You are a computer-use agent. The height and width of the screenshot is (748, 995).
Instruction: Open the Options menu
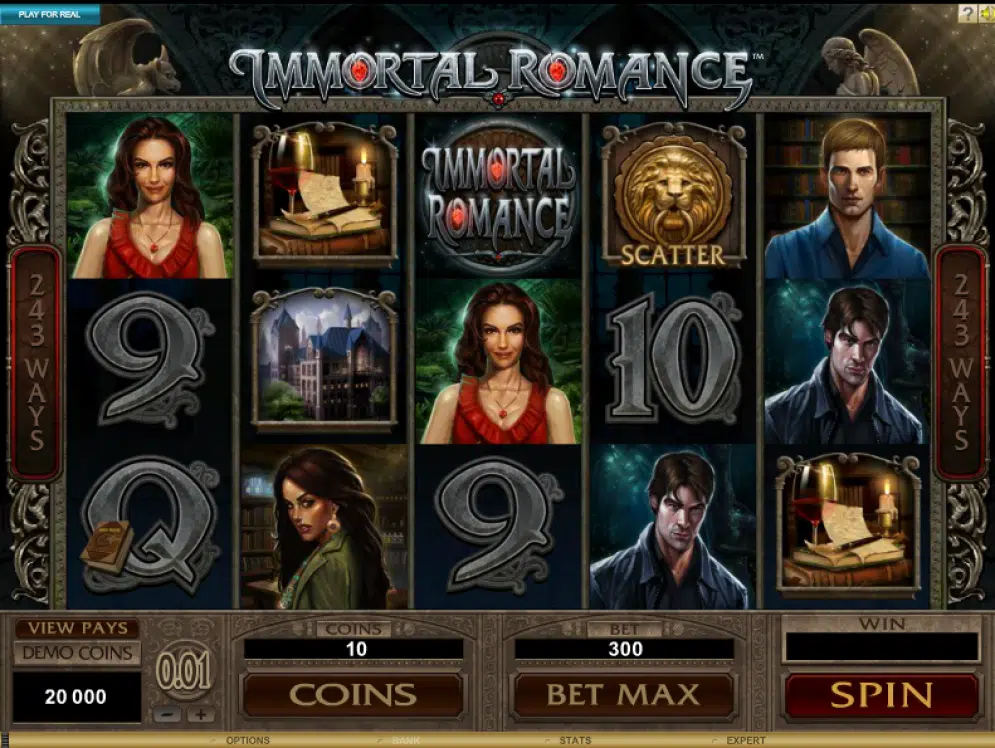click(x=248, y=741)
